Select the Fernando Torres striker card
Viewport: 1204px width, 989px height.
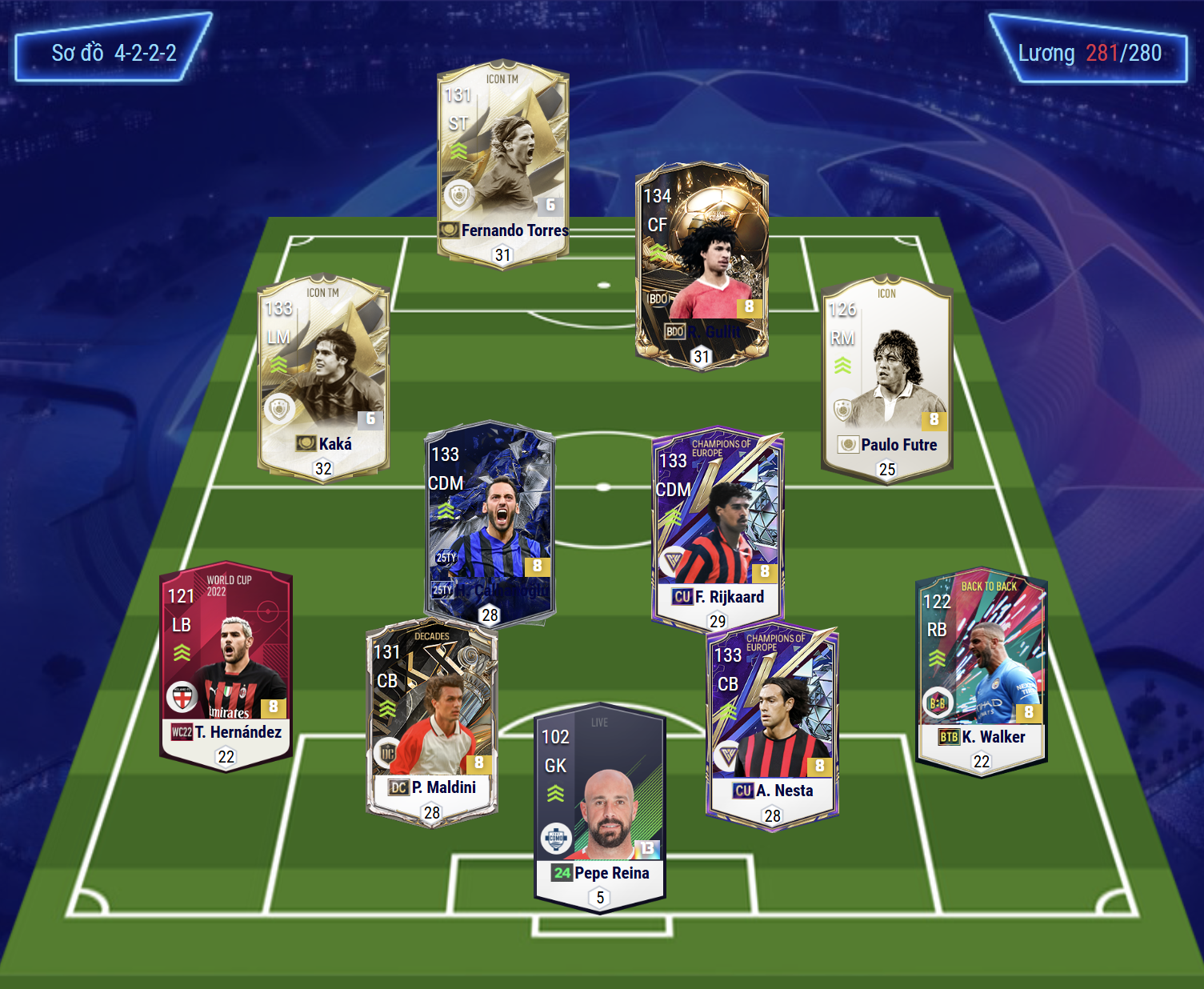pos(502,164)
